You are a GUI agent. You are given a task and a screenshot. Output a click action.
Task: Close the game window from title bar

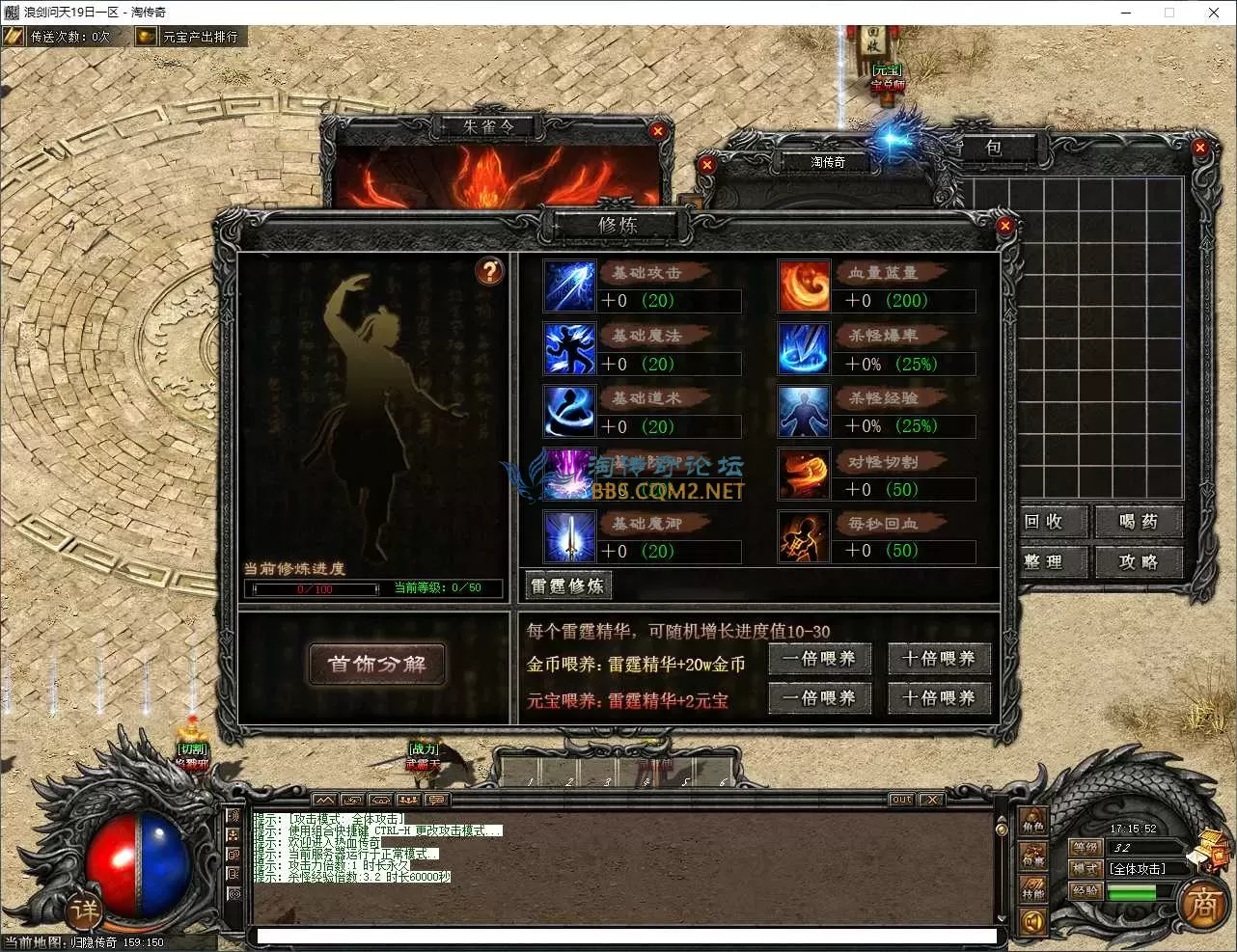(1214, 13)
